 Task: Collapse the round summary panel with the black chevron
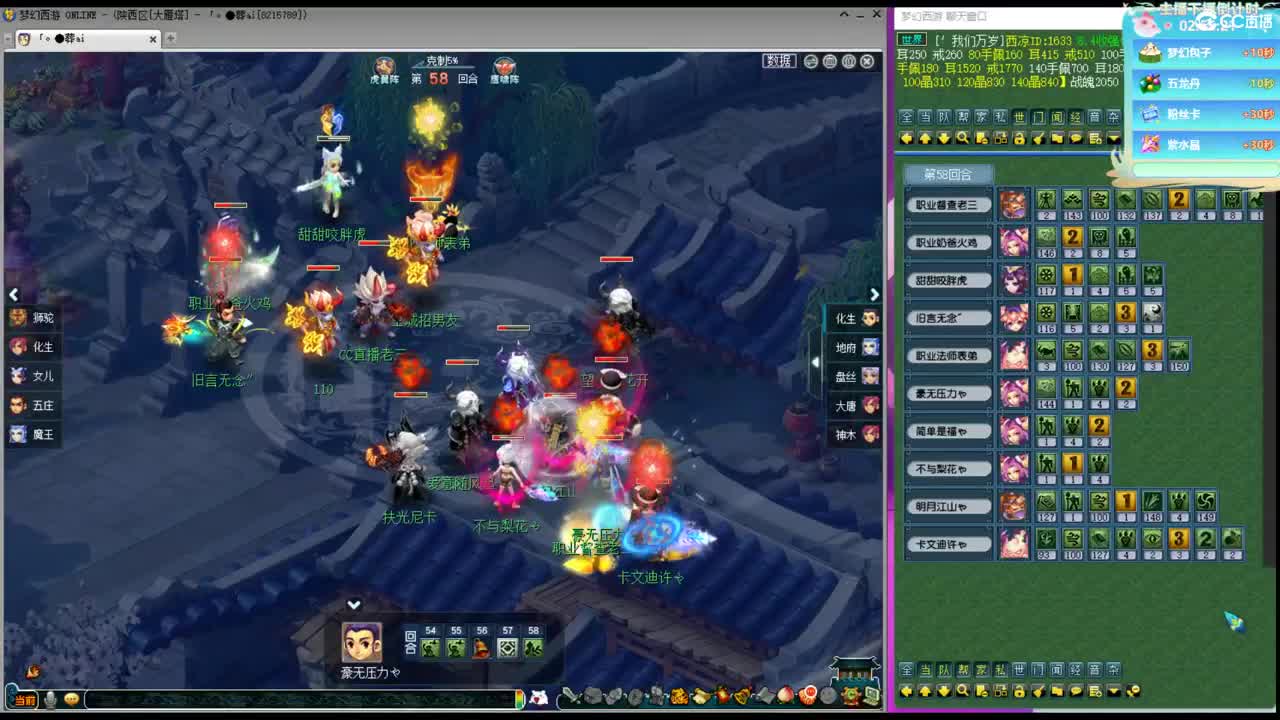[x=353, y=604]
